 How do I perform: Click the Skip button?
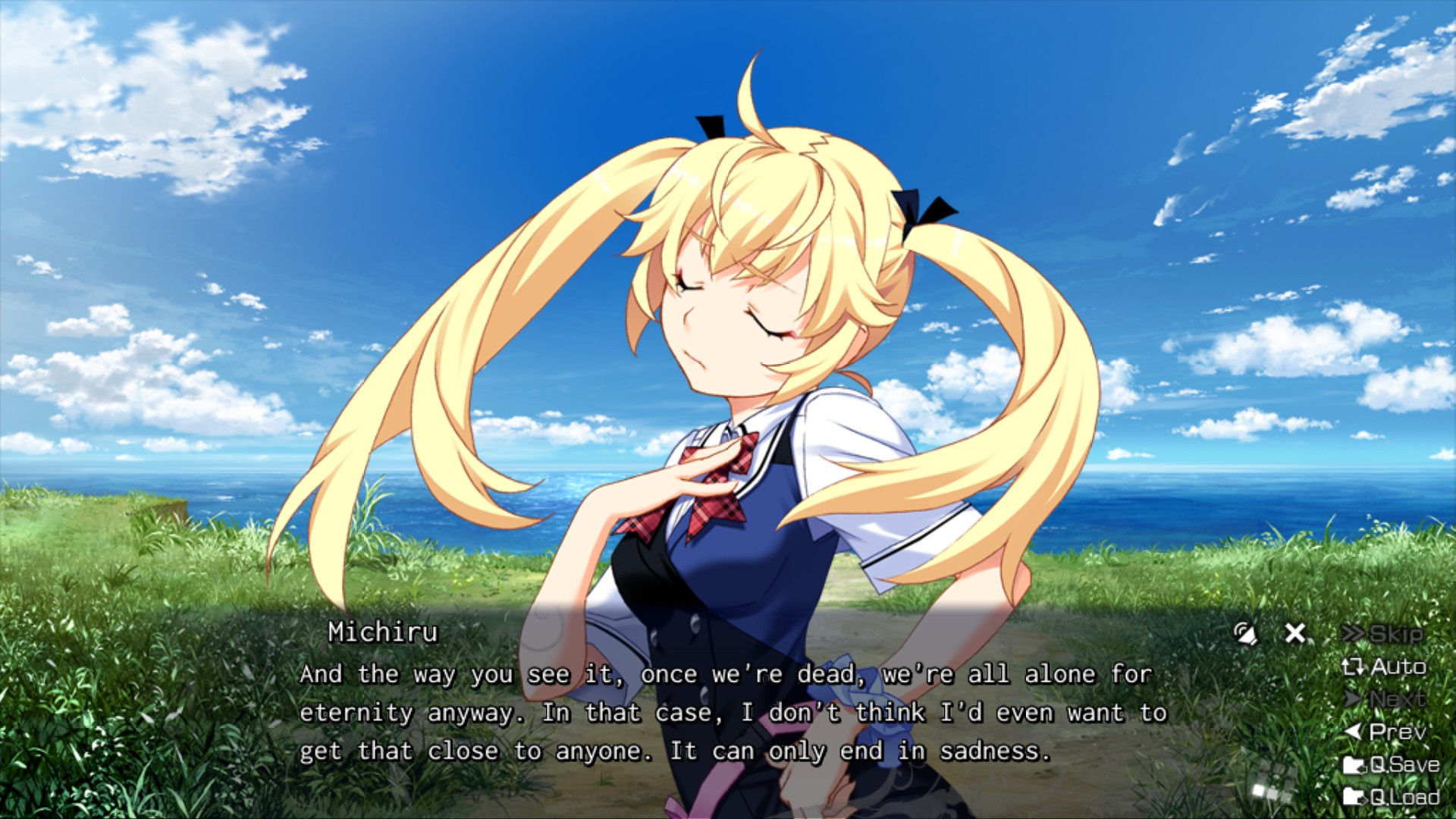(1382, 634)
